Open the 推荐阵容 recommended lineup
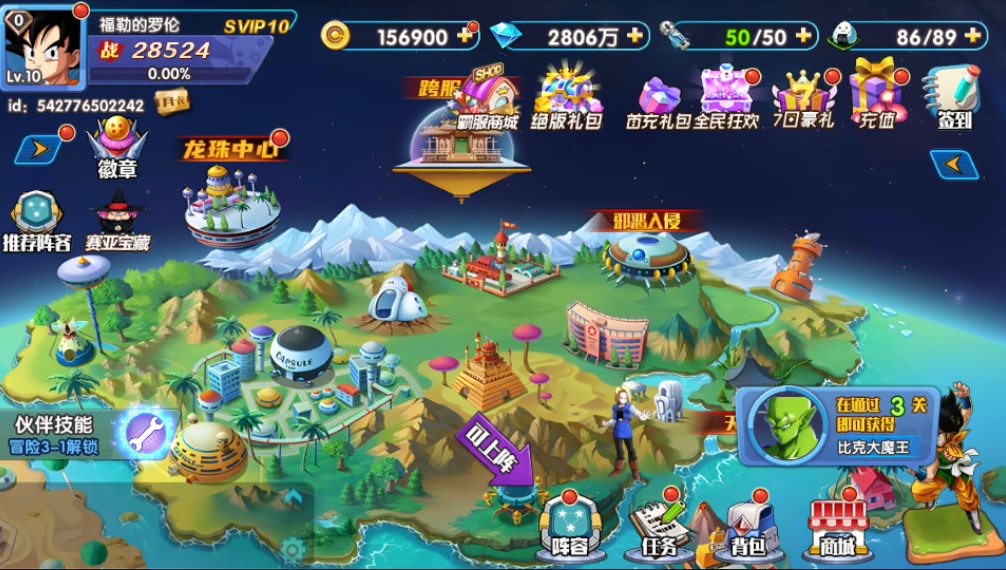 coord(36,220)
